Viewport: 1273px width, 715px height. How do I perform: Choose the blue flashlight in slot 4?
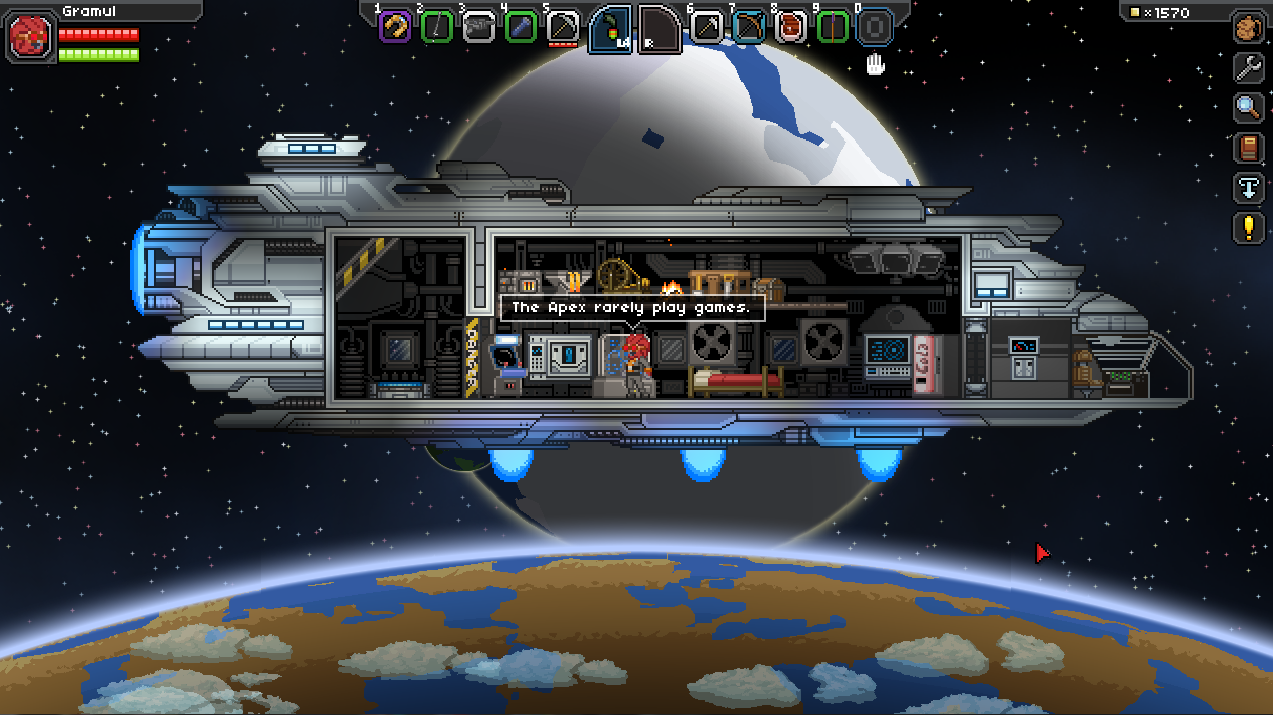click(521, 27)
